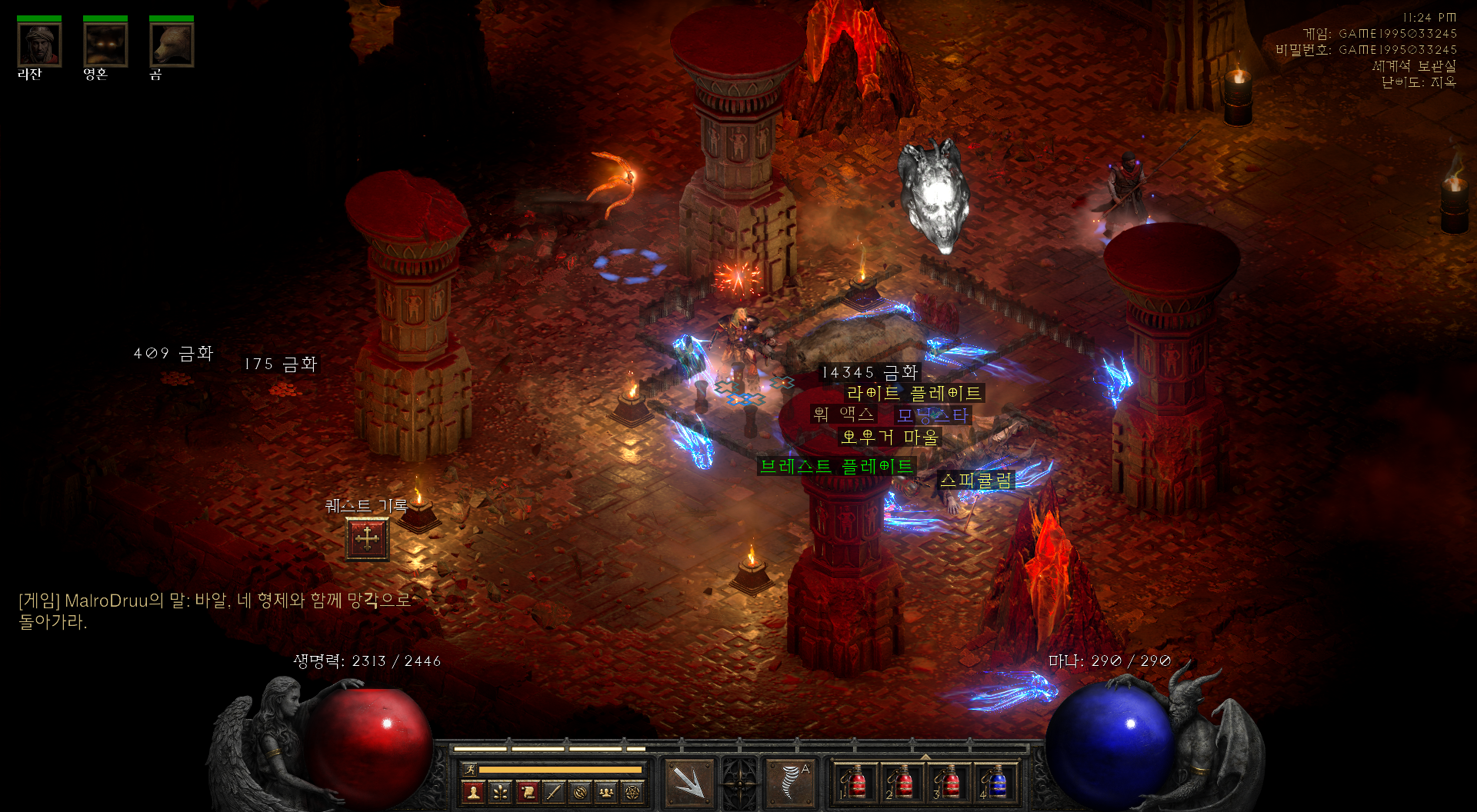Use the blue mana potion in belt slot 4

(x=995, y=783)
